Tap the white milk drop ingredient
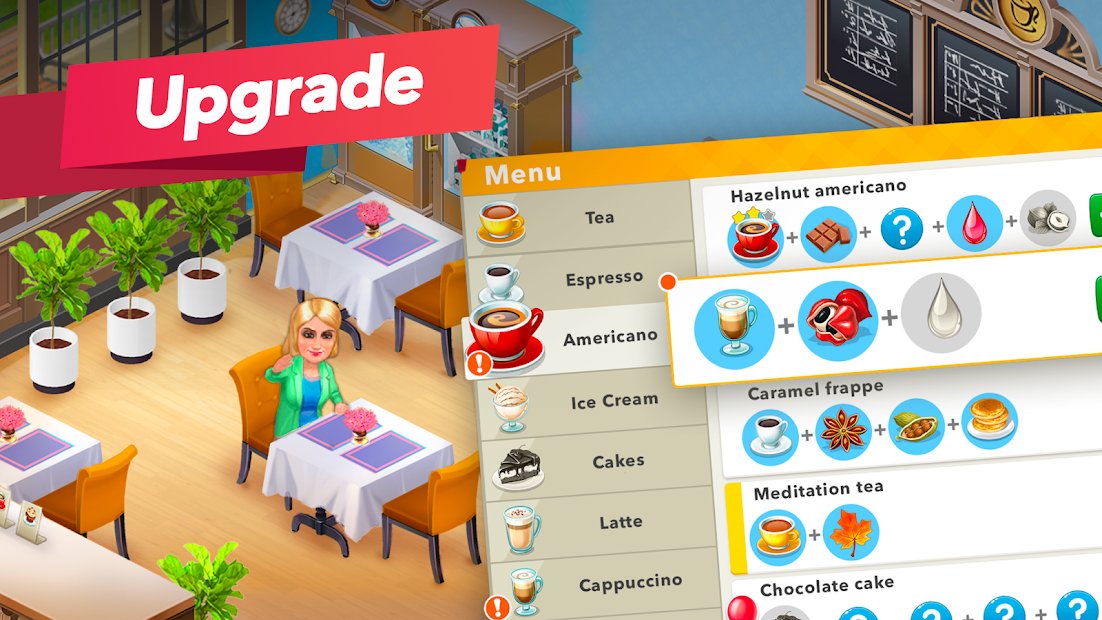The height and width of the screenshot is (620, 1102). [x=940, y=313]
